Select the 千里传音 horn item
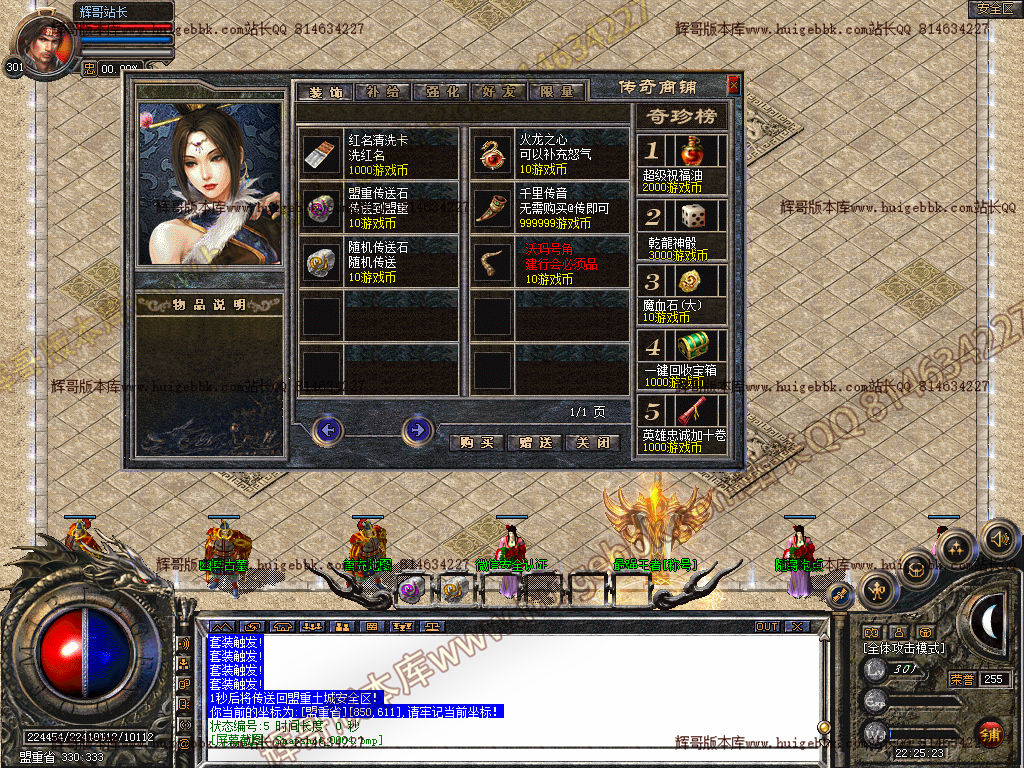Screen dimensions: 1024x768 [x=492, y=207]
